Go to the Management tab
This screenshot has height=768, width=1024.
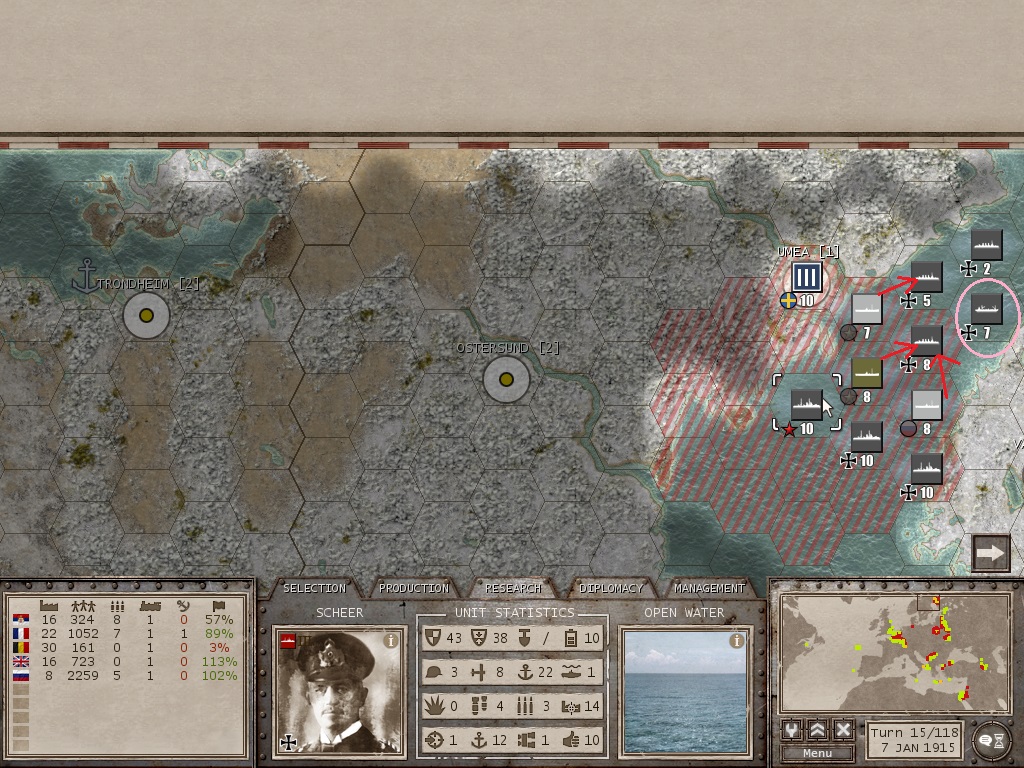pyautogui.click(x=709, y=588)
